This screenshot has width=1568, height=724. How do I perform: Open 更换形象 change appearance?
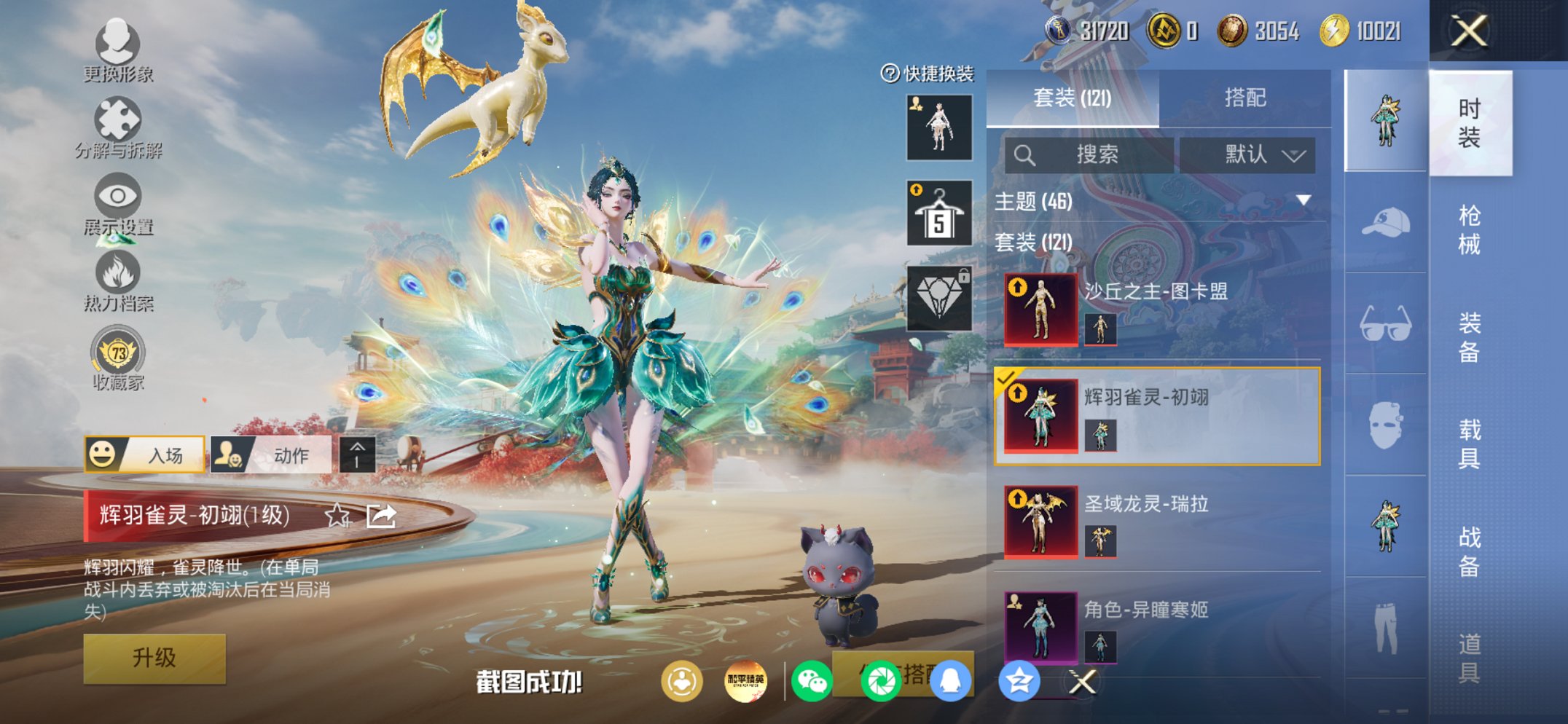(117, 50)
